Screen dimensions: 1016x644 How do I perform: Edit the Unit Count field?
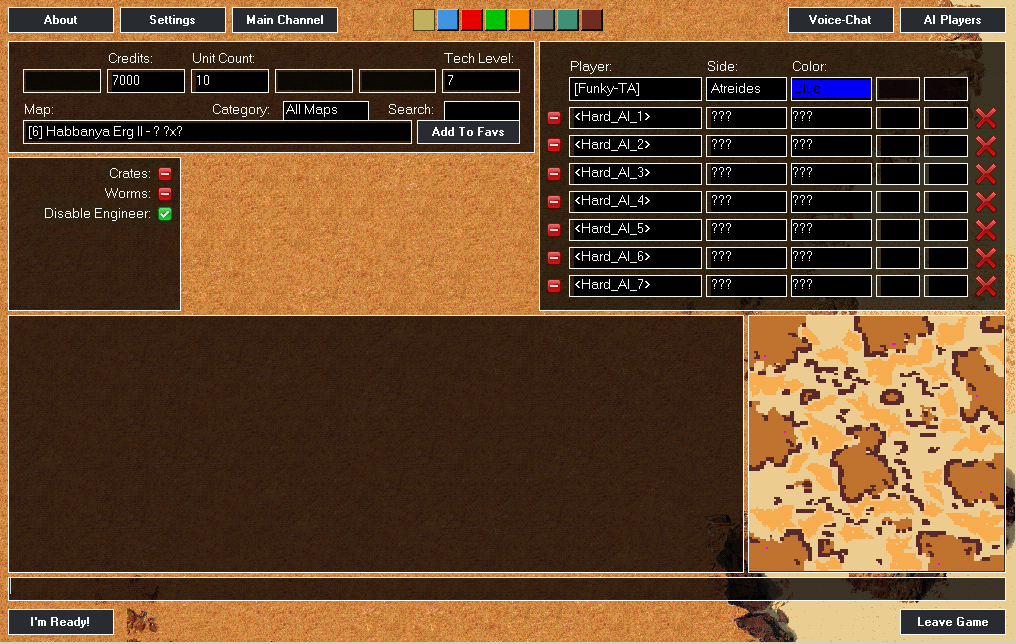click(x=230, y=81)
